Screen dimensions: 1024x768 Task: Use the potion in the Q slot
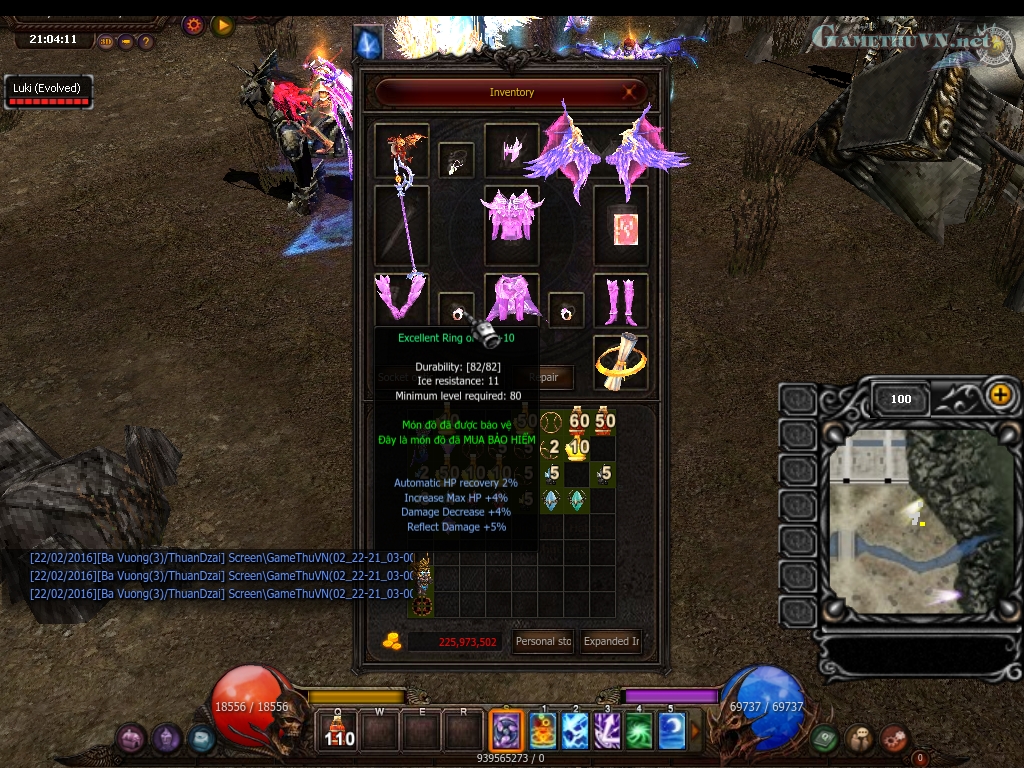(338, 730)
